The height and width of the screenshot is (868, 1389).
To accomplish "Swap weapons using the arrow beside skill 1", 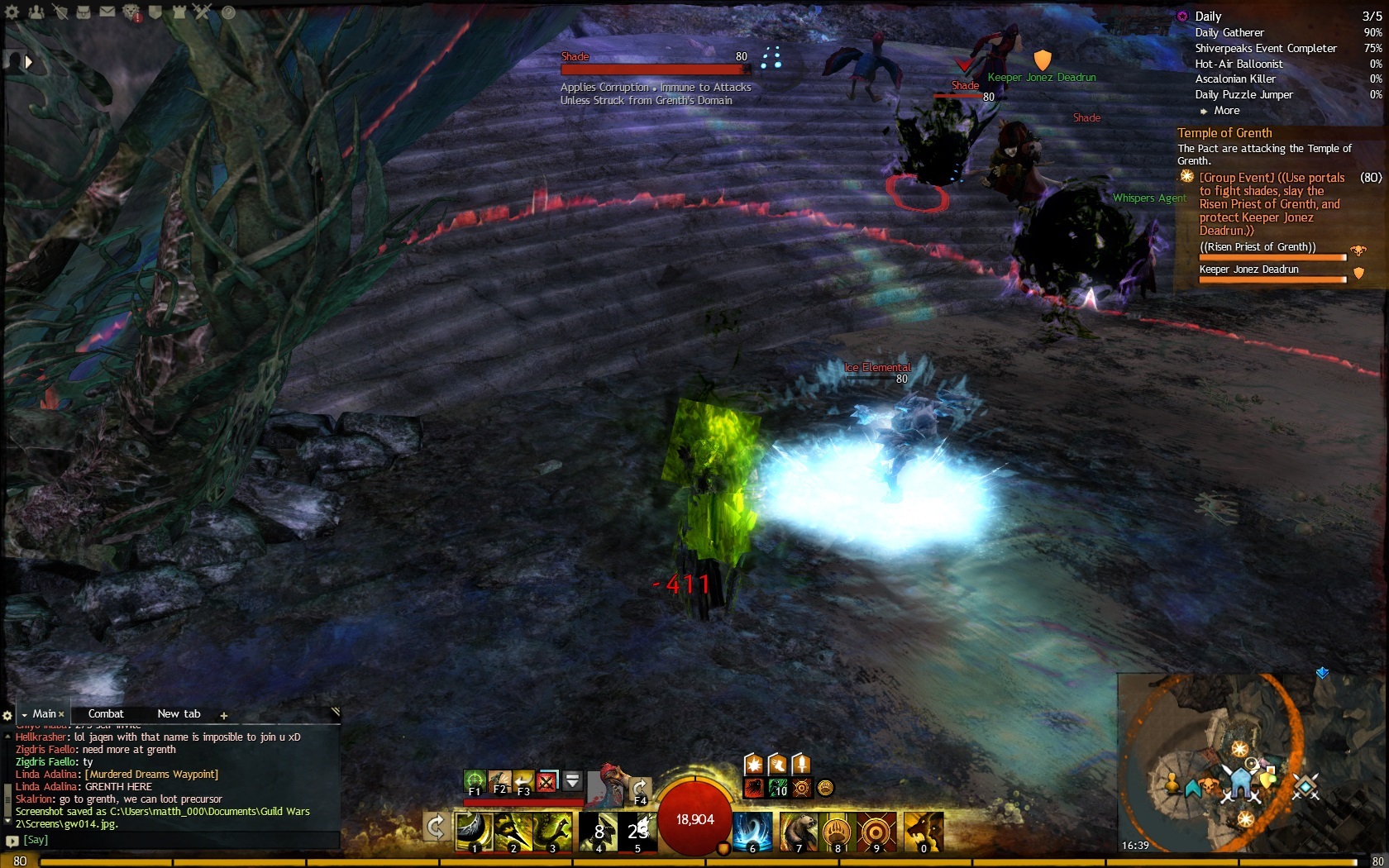I will point(436,825).
